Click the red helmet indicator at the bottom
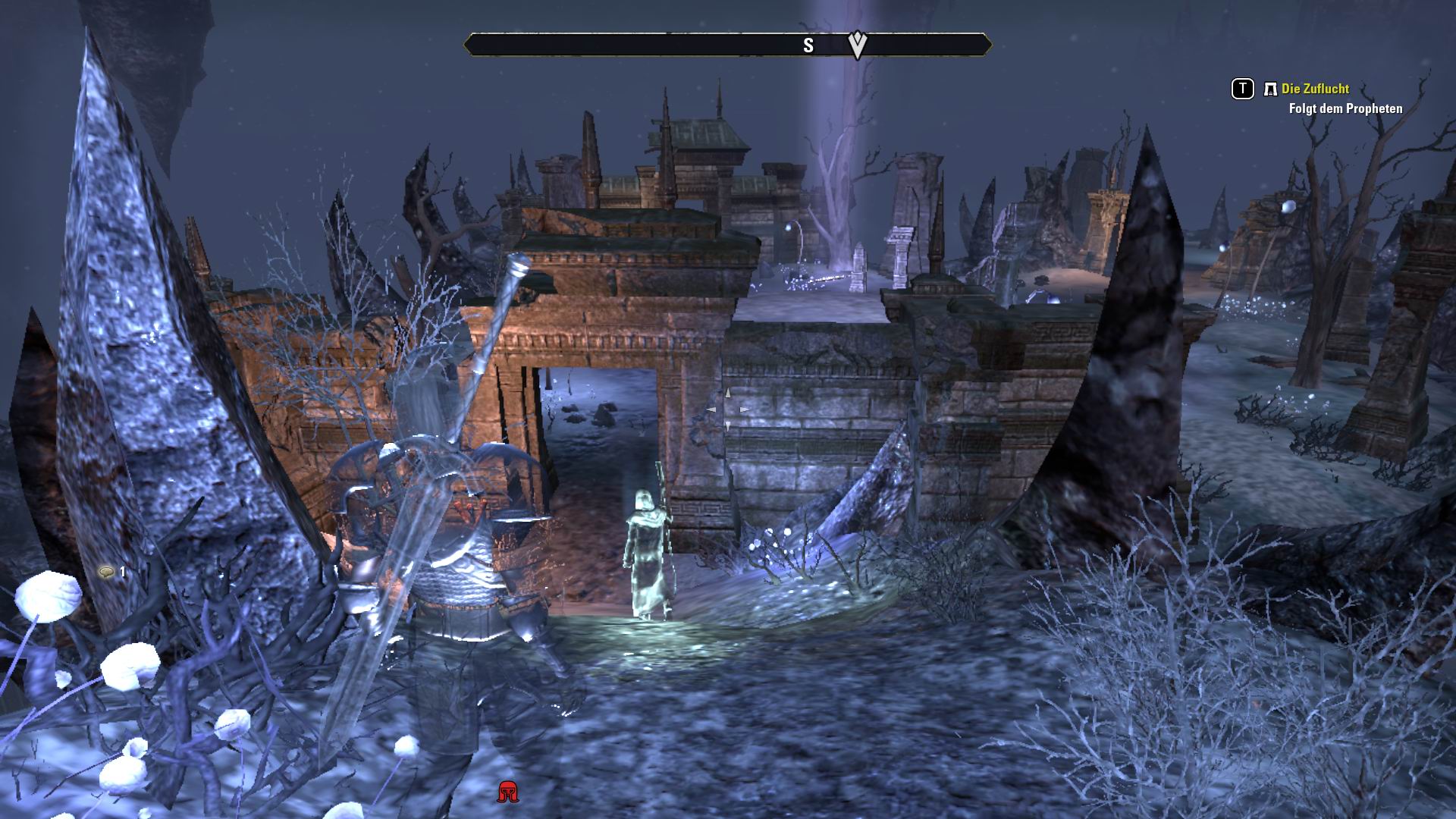1456x819 pixels. click(507, 790)
